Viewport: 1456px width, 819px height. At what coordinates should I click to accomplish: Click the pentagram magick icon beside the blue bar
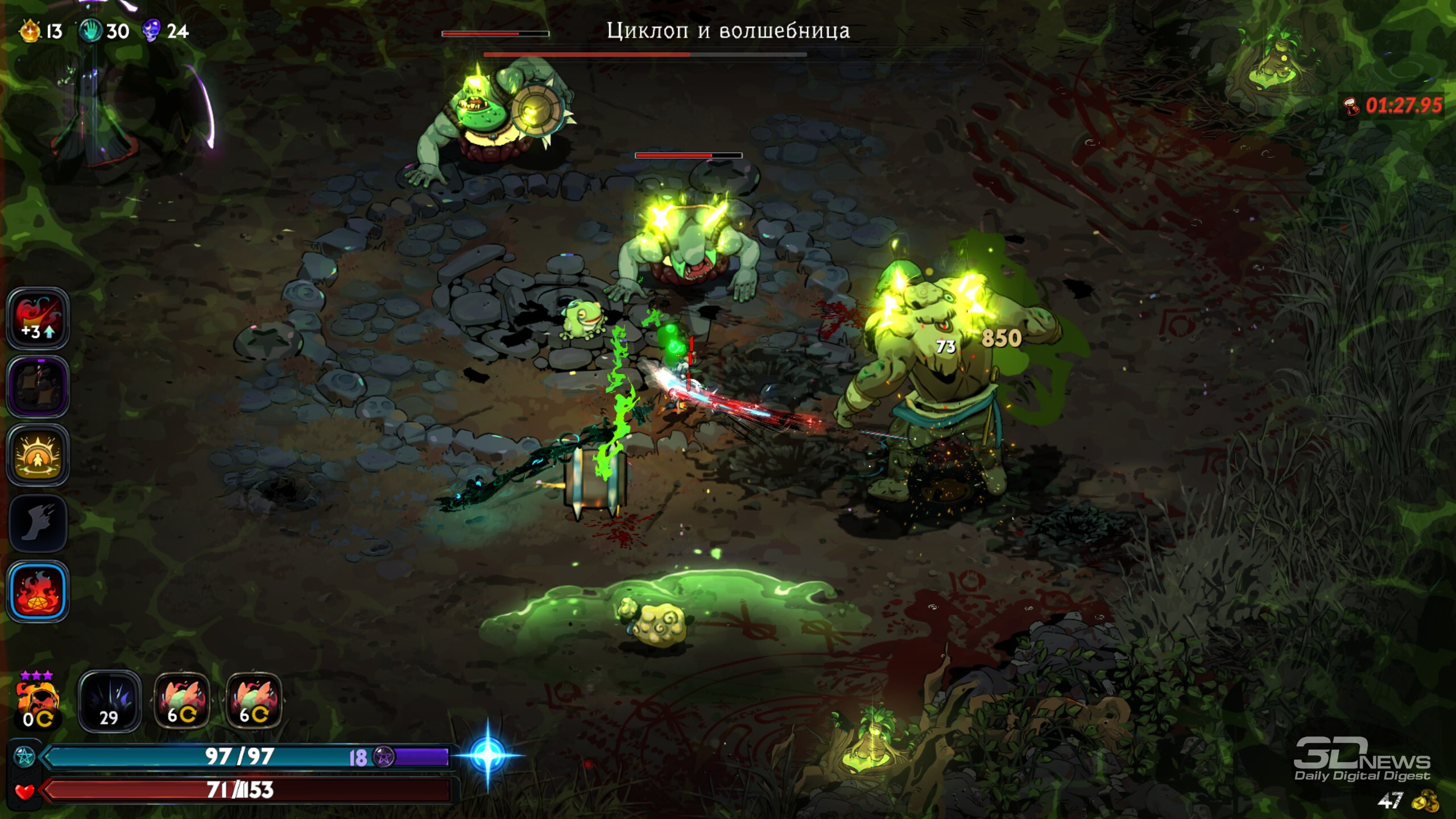[24, 757]
